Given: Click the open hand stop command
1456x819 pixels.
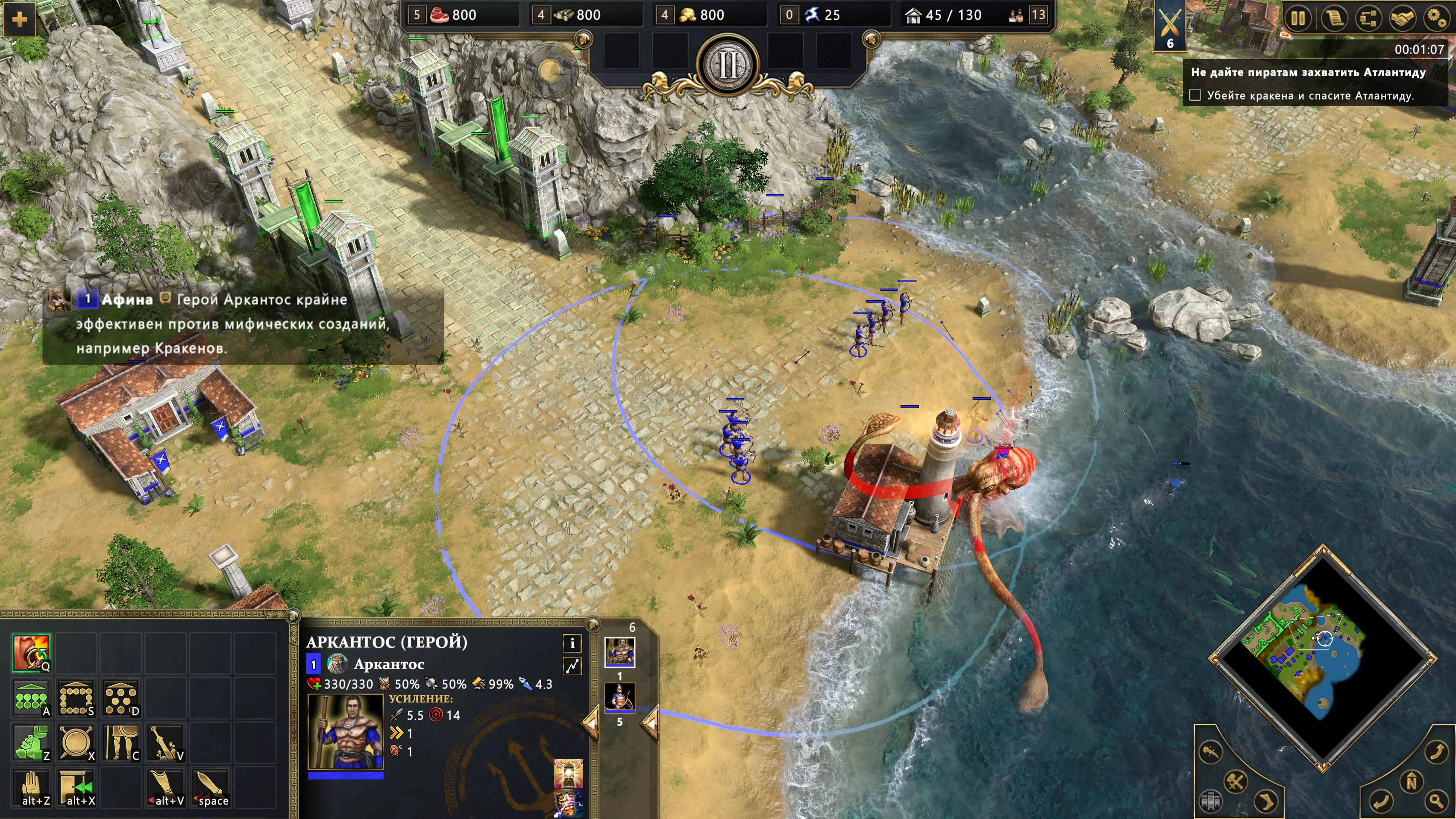Looking at the screenshot, I should coord(31,788).
